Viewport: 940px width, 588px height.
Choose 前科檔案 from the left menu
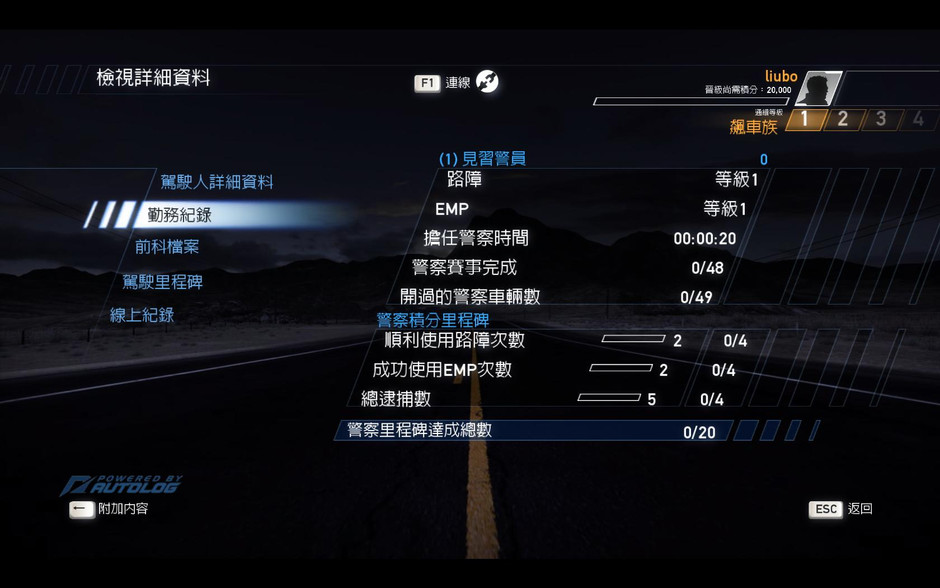click(167, 247)
